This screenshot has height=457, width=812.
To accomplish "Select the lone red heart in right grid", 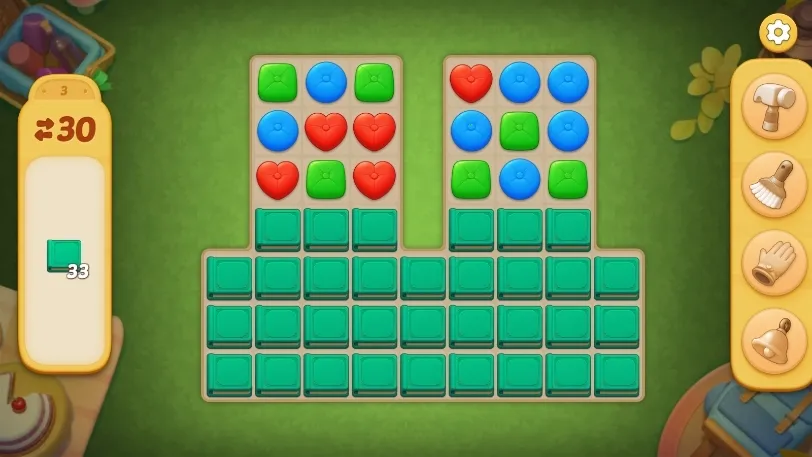I will tap(471, 83).
